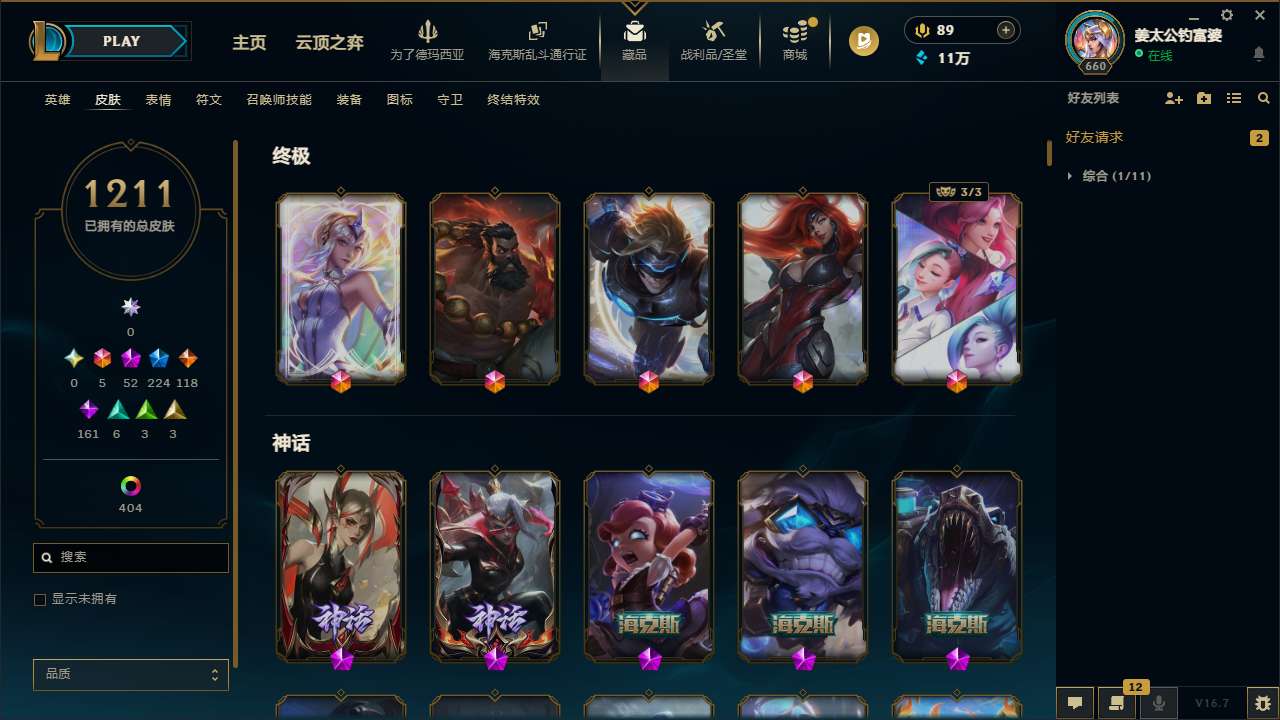Image resolution: width=1280 pixels, height=720 pixels.
Task: Click the add friend icon
Action: (1173, 98)
